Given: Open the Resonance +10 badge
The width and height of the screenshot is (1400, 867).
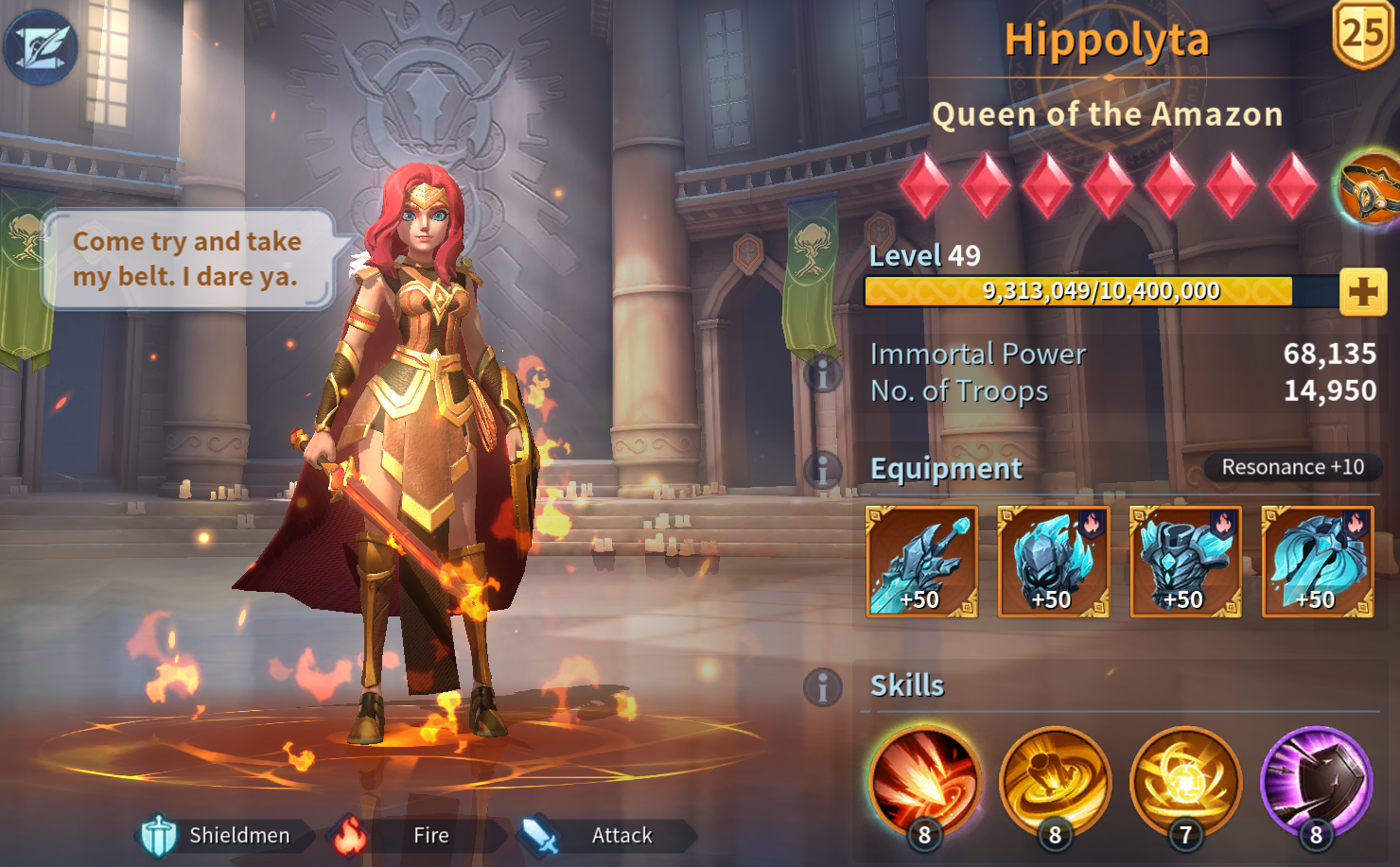Looking at the screenshot, I should click(x=1292, y=467).
